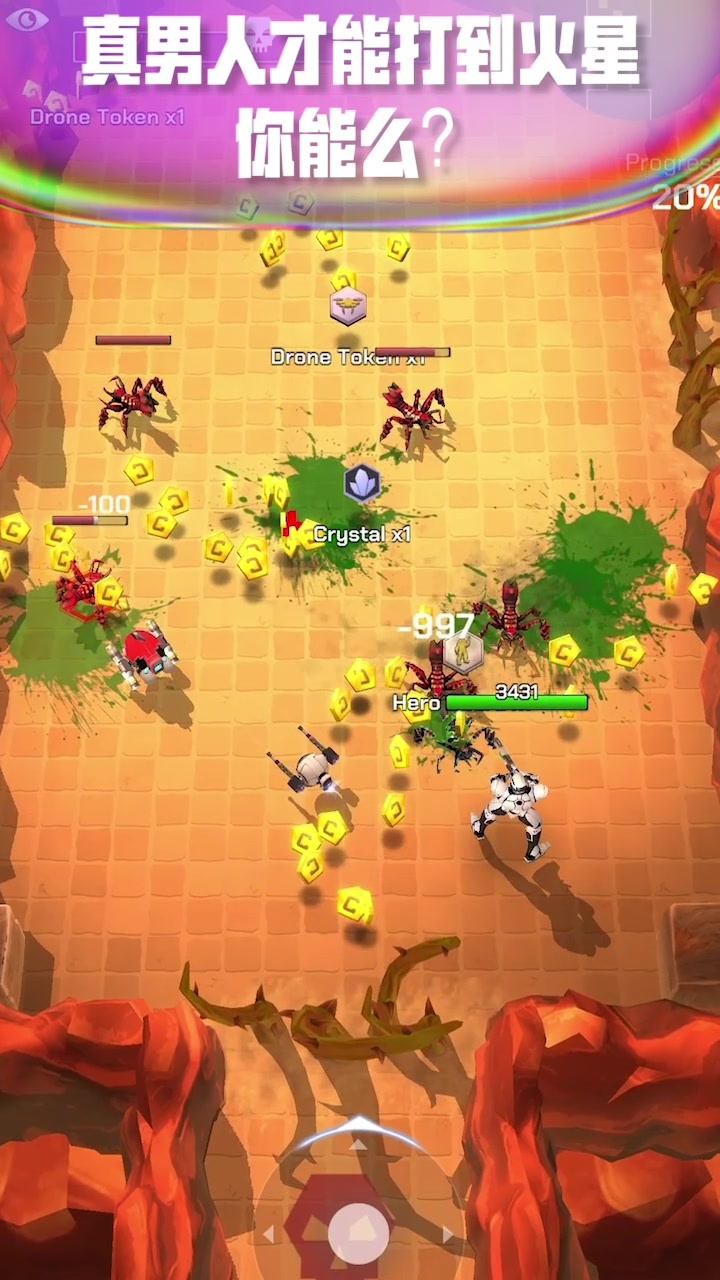Tap the joystick's right arrow
Viewport: 720px width, 1280px height.
(x=447, y=1234)
